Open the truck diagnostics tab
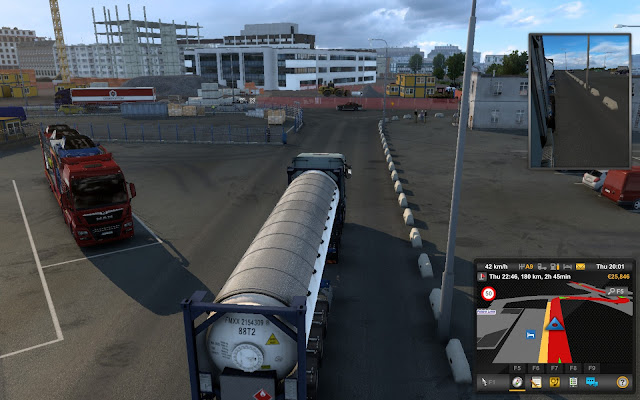Viewport: 640px width, 400px height. [554, 381]
